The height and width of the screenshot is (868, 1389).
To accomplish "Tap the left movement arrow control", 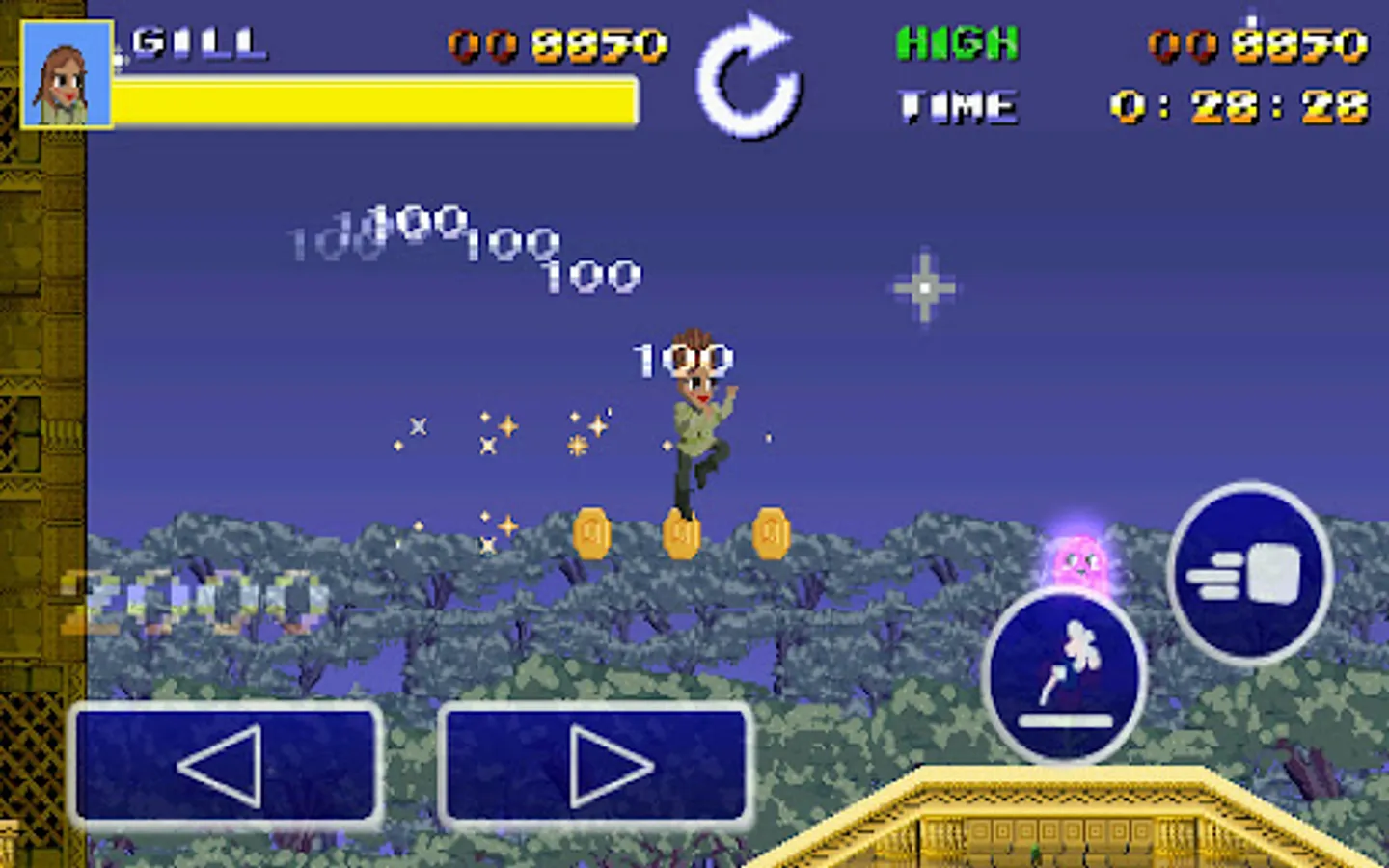I will coord(227,765).
